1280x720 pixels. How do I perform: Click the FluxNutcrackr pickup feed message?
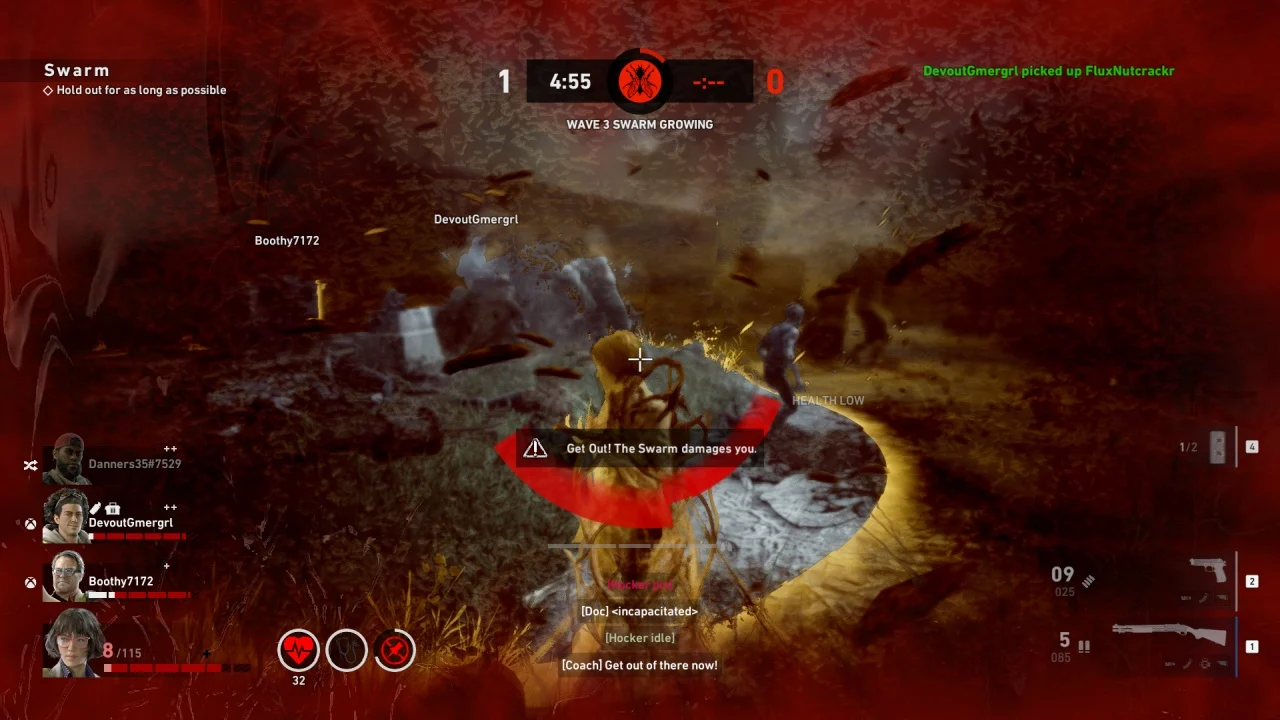1048,71
